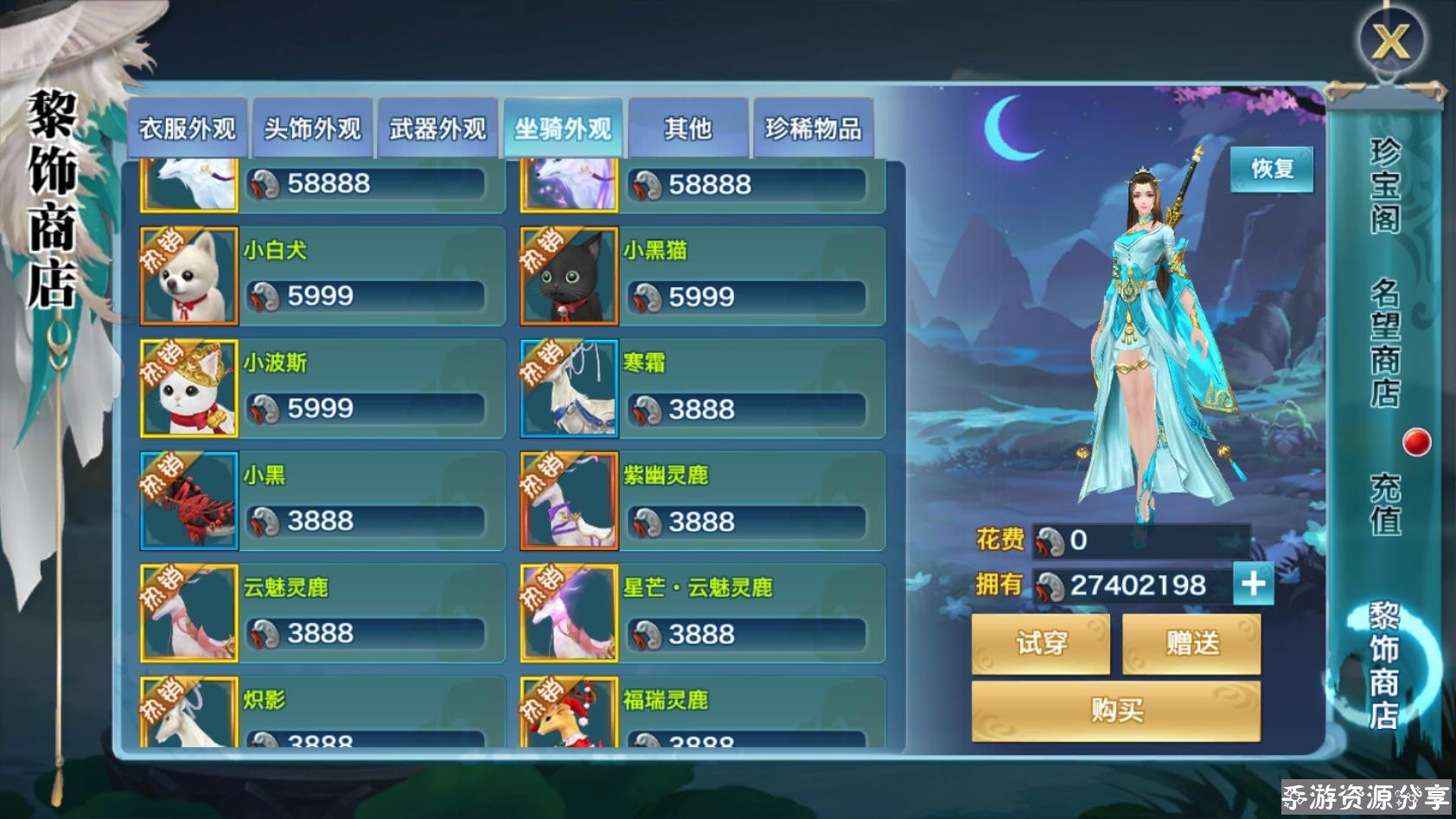This screenshot has width=1456, height=819.
Task: Select the 武器外观 tab
Action: pos(437,129)
